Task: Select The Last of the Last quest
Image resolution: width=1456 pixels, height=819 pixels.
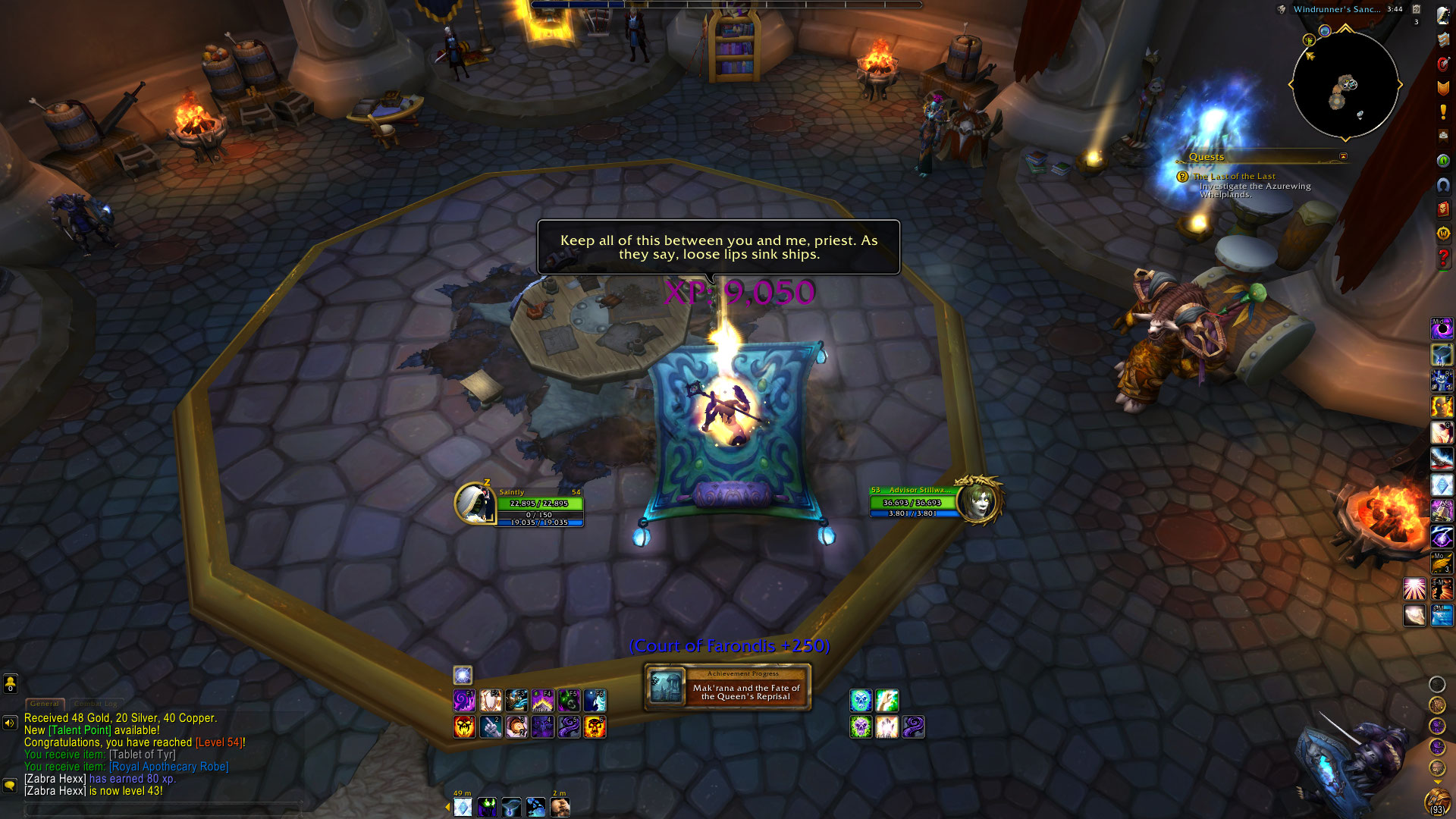Action: coord(1234,177)
